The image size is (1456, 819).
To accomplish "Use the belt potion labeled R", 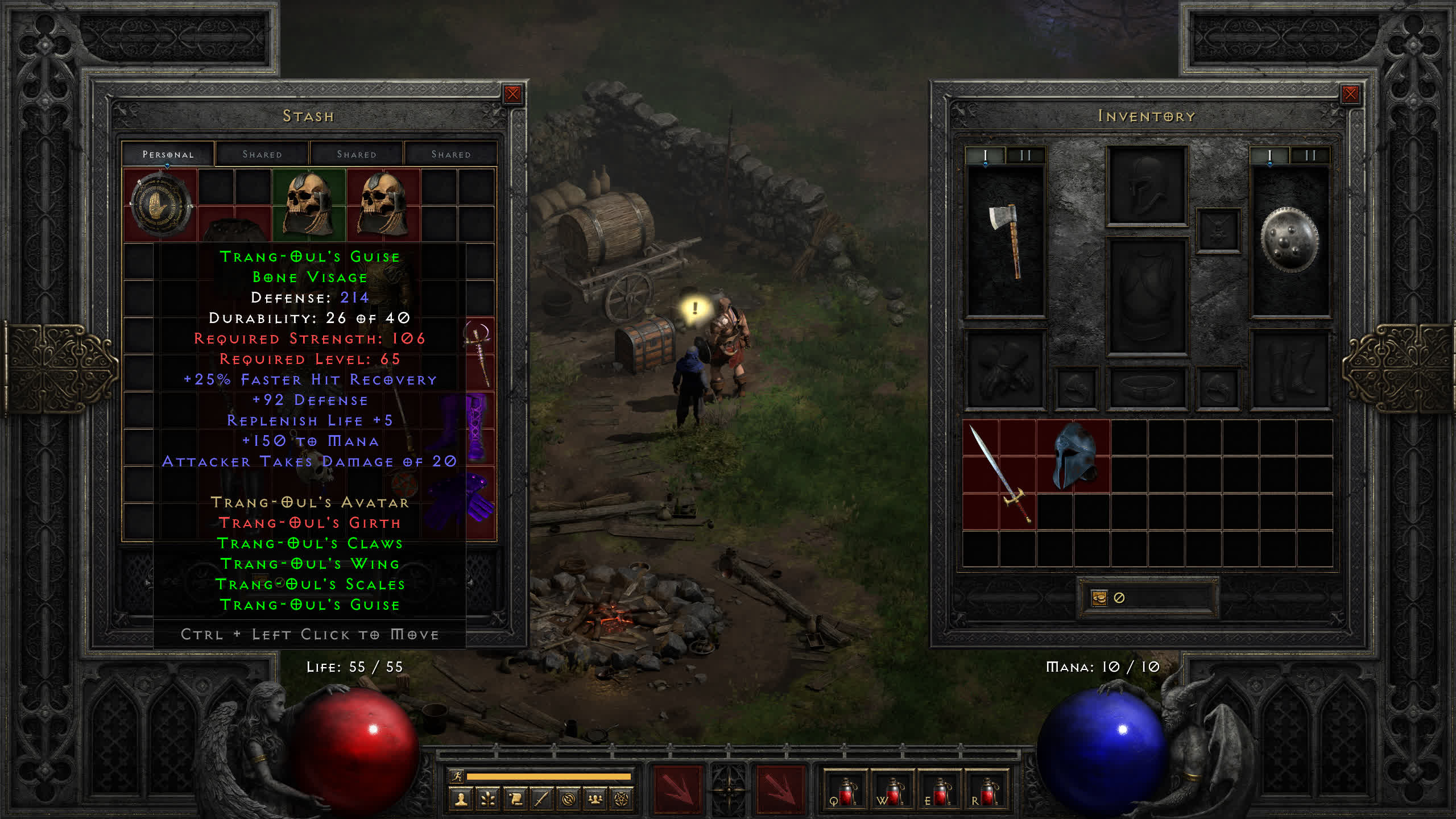I will [987, 791].
